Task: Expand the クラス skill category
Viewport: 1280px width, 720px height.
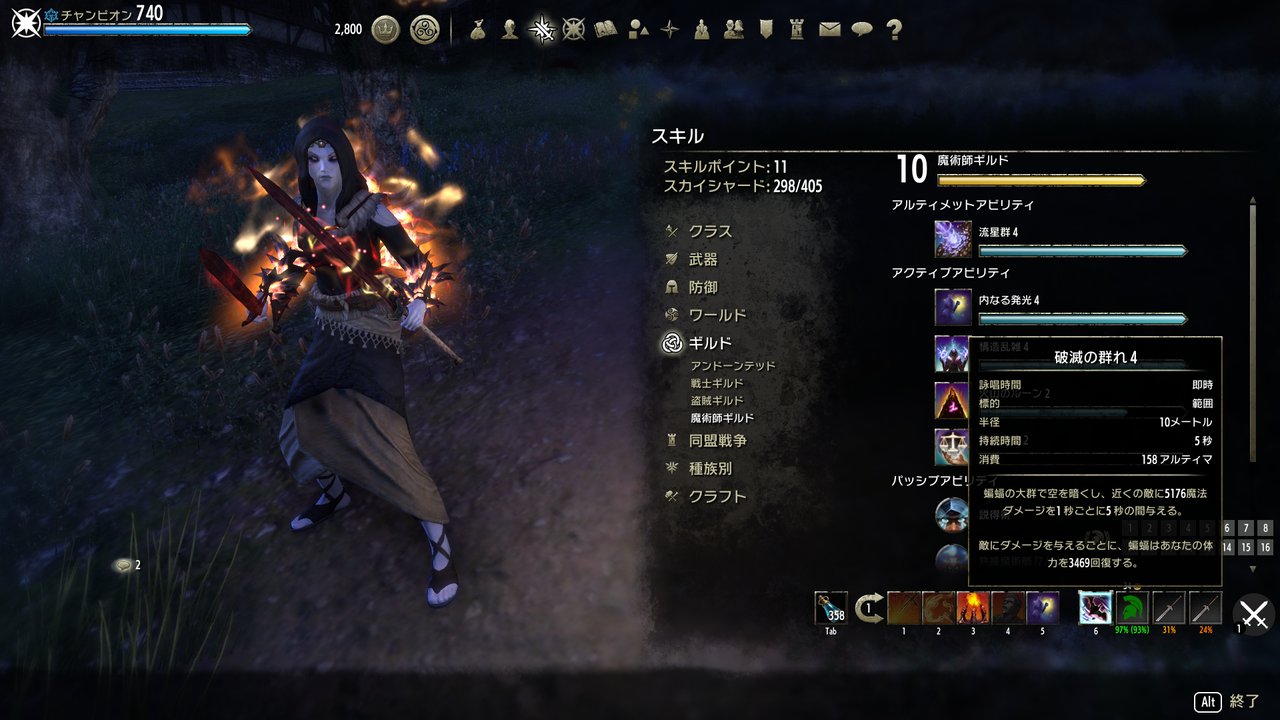Action: [713, 230]
